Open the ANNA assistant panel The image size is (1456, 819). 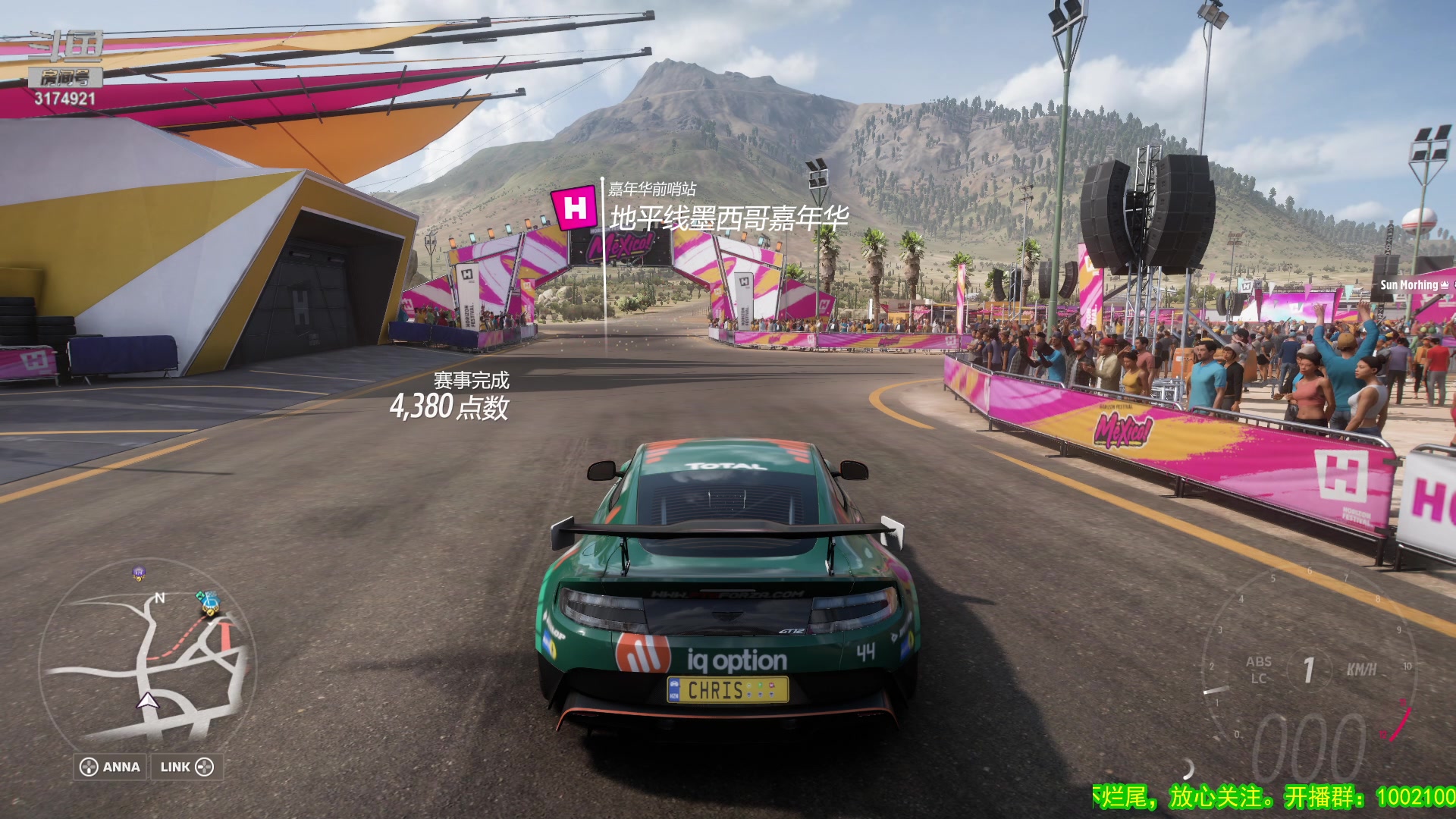(111, 767)
